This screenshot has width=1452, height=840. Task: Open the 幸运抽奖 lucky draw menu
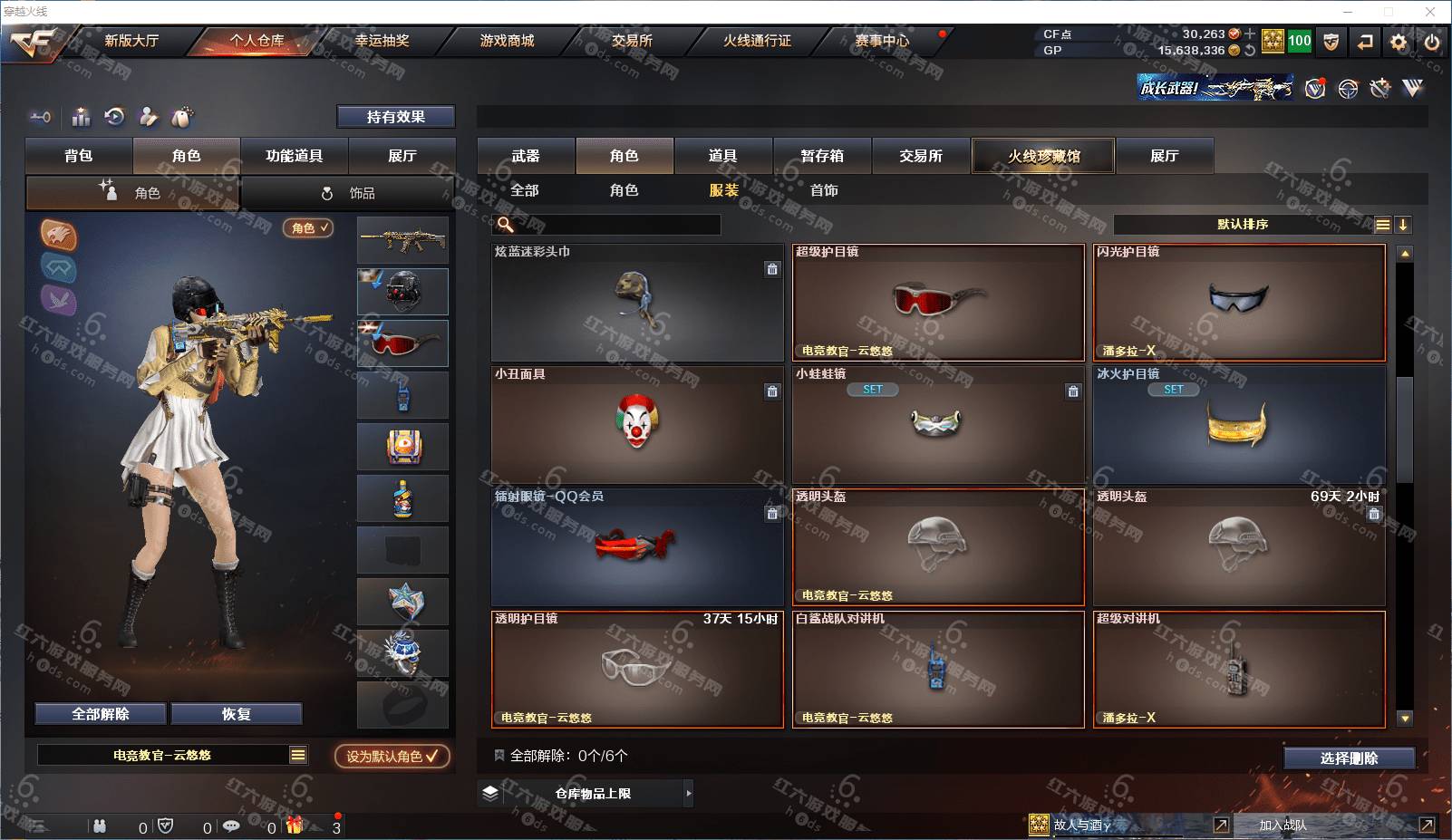pyautogui.click(x=382, y=41)
